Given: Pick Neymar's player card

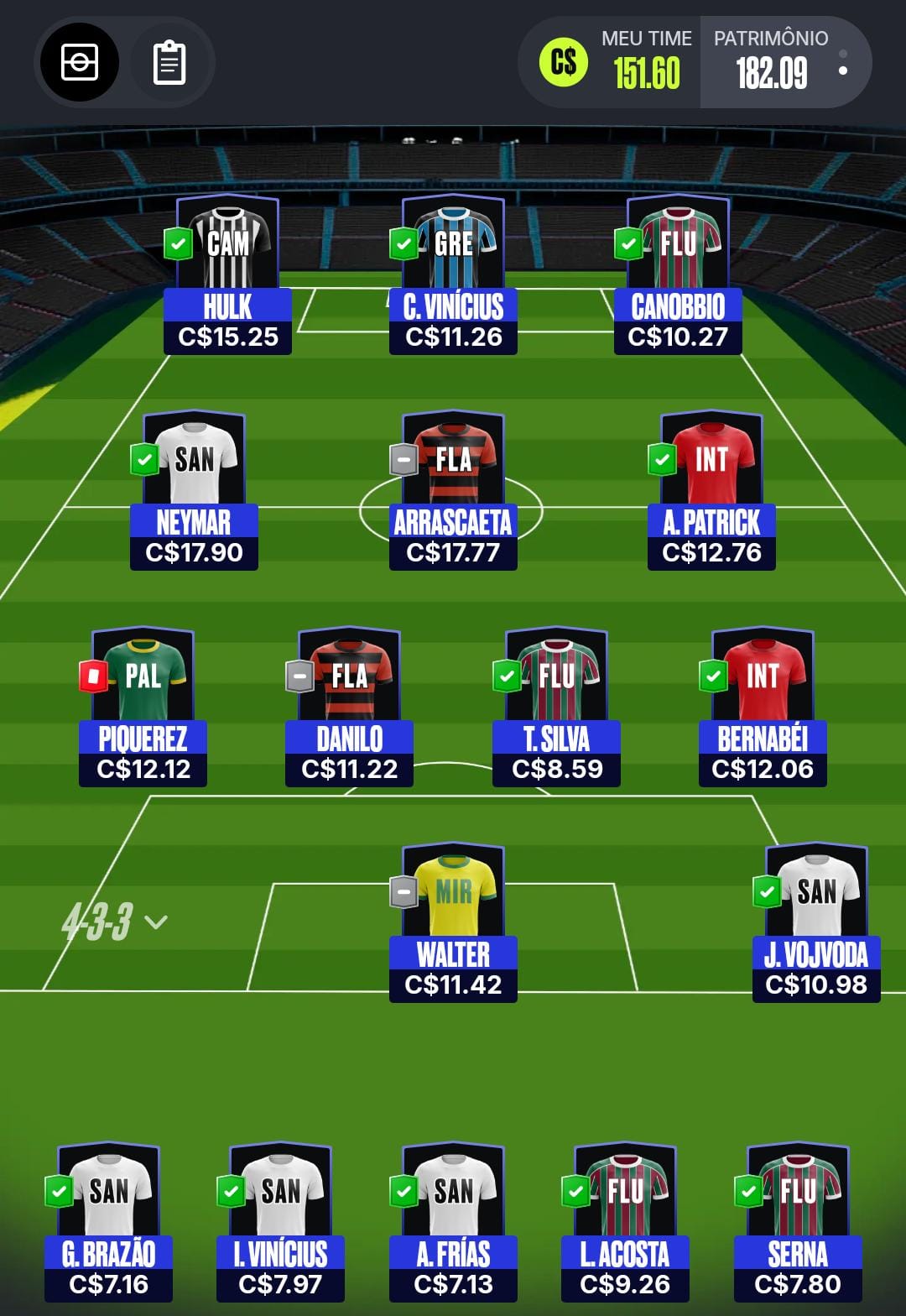Looking at the screenshot, I should (x=194, y=491).
